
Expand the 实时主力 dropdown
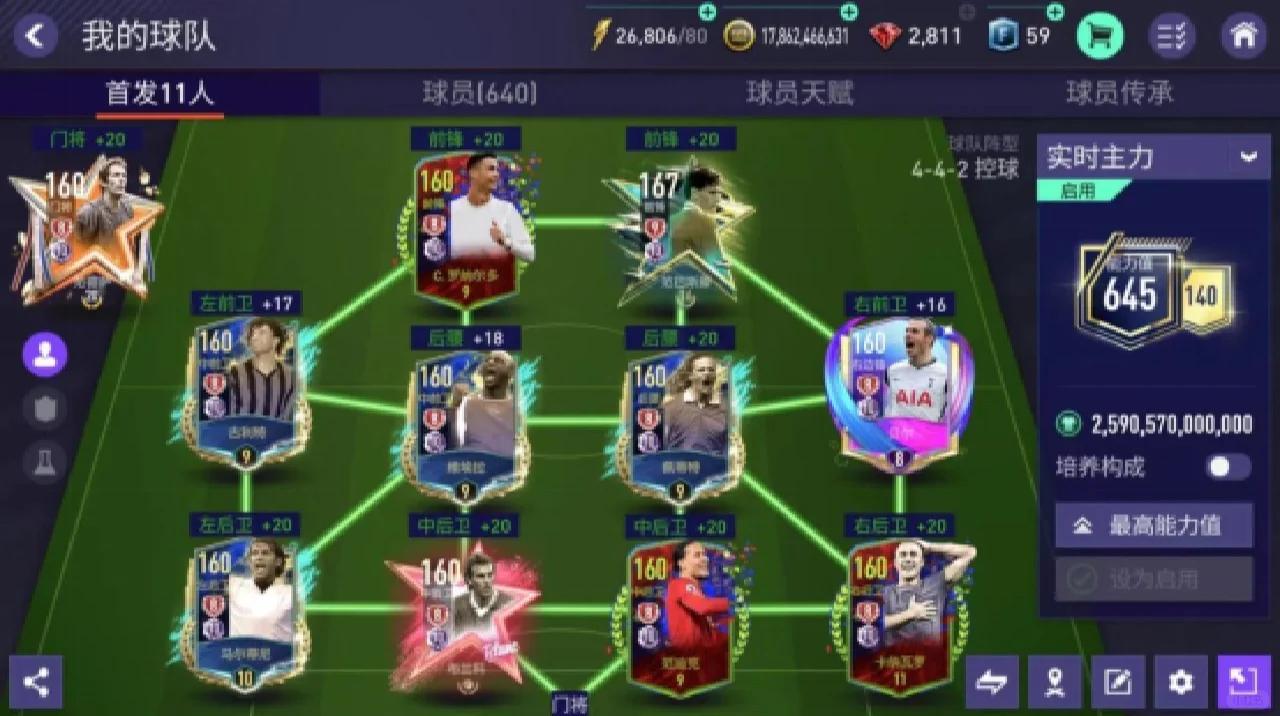1248,157
